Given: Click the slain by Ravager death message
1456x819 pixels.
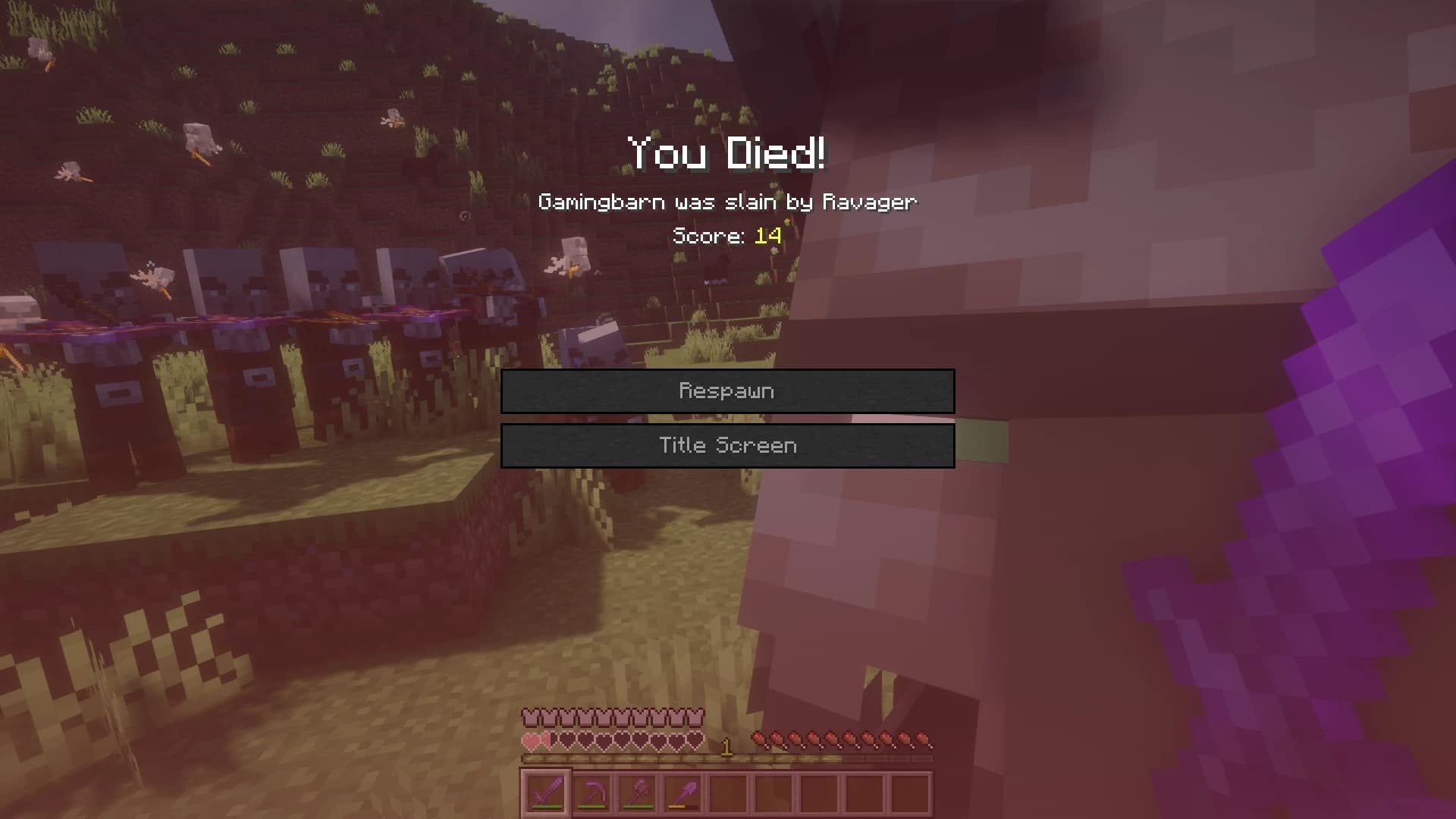Looking at the screenshot, I should 727,202.
